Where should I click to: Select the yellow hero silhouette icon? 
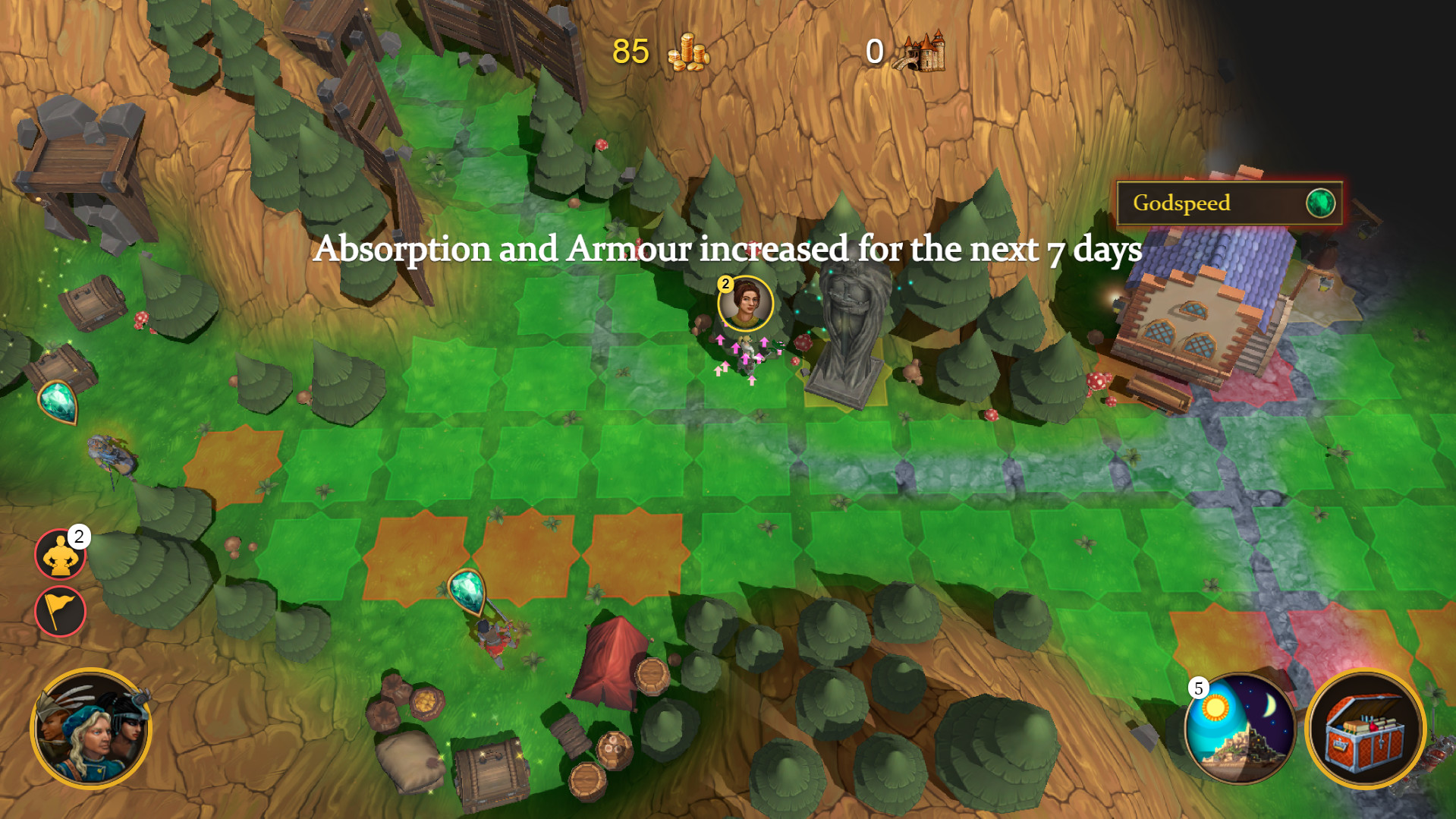tap(60, 553)
